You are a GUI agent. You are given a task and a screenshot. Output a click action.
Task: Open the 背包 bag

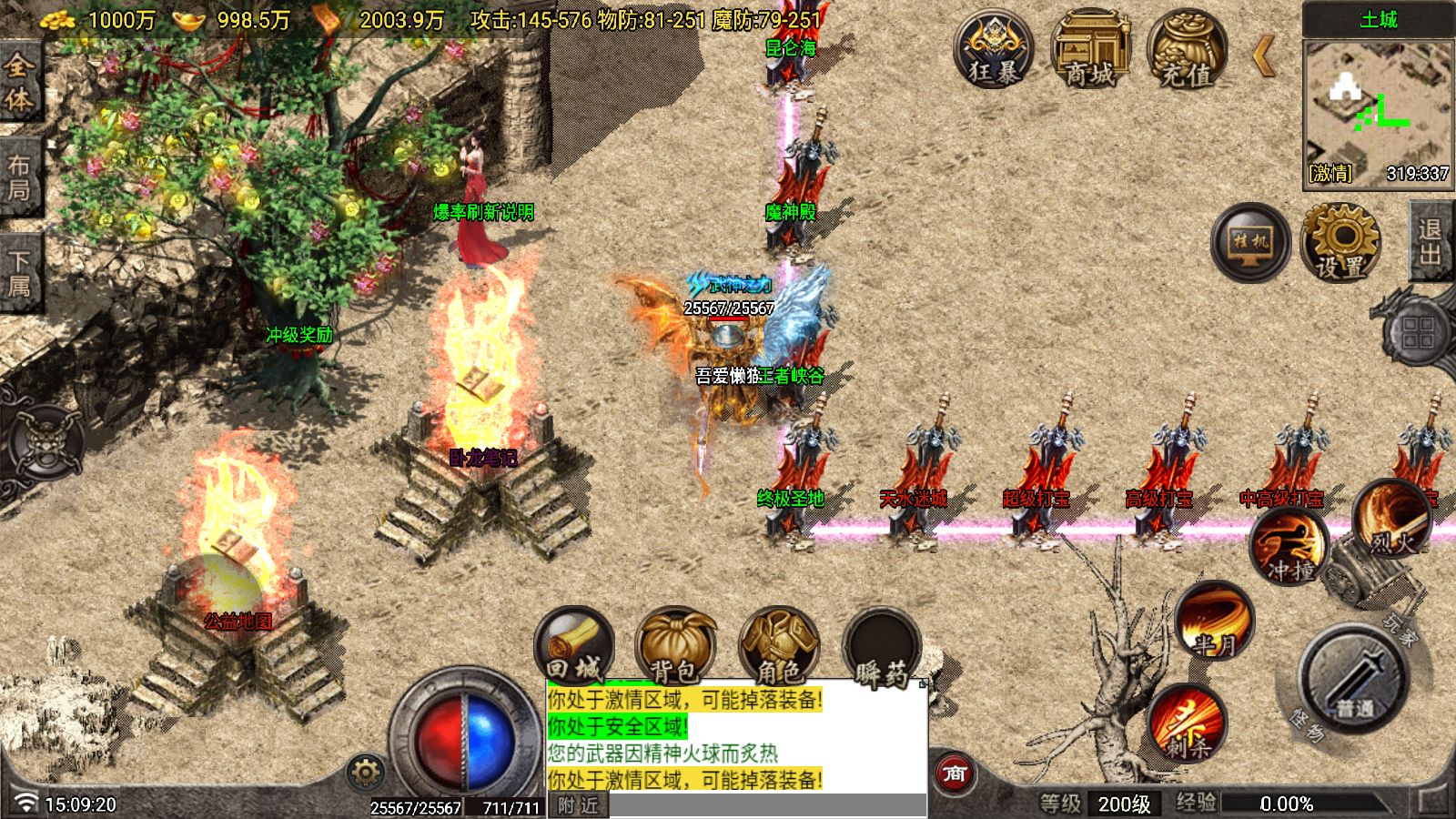(x=675, y=648)
